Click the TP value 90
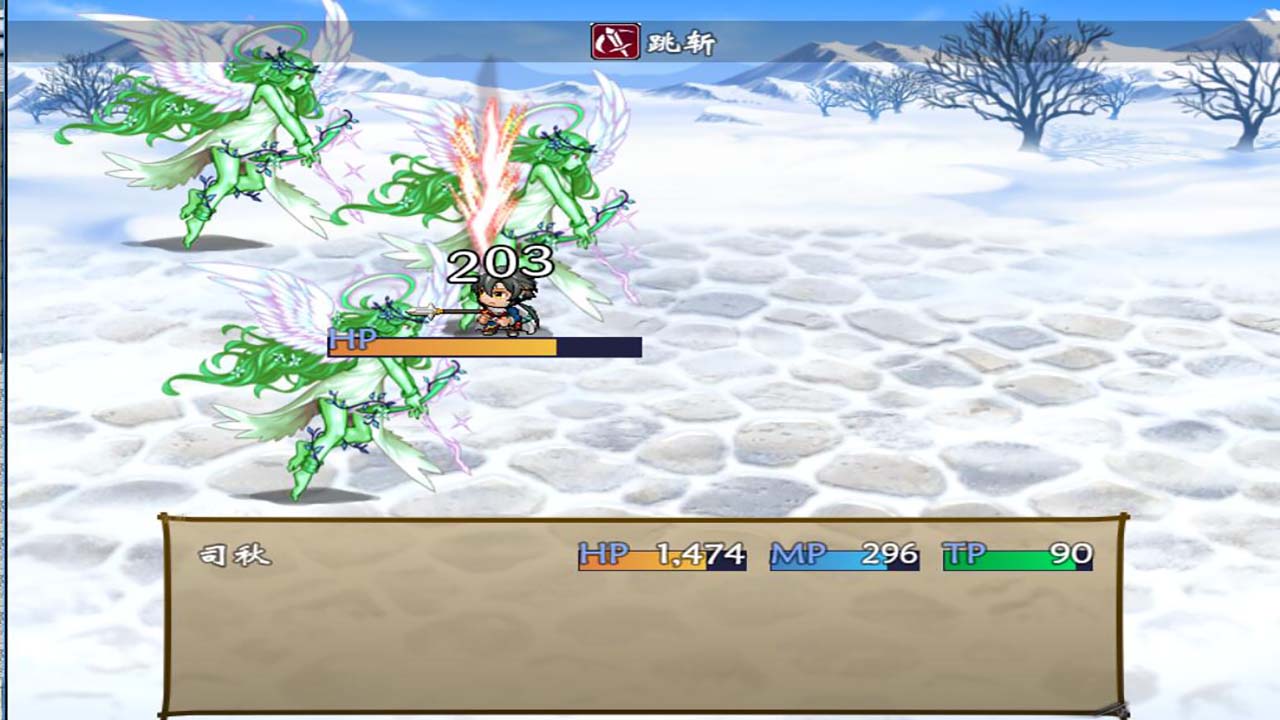The height and width of the screenshot is (720, 1280). [x=1062, y=551]
